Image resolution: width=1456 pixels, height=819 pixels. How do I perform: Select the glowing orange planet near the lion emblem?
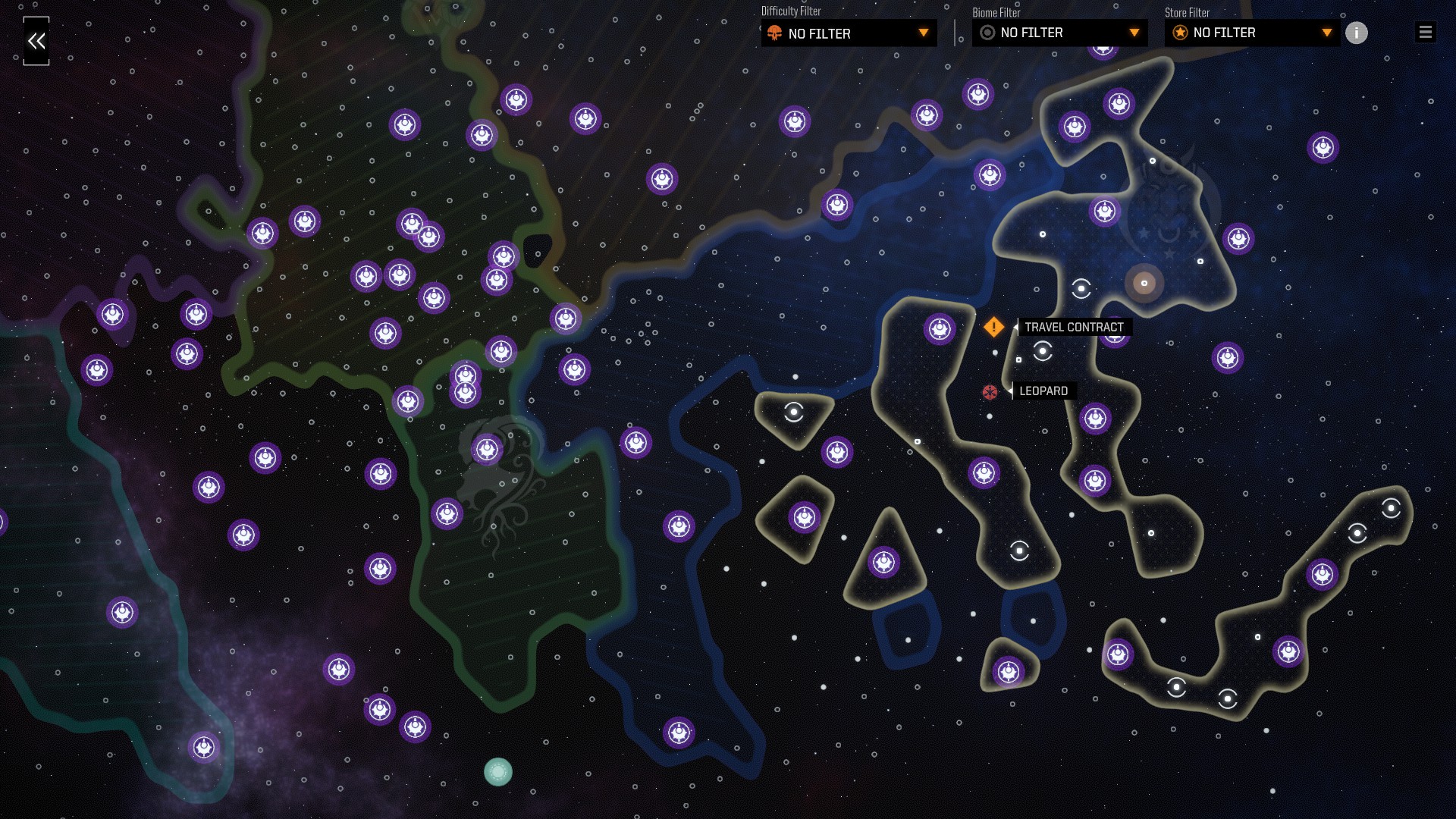pyautogui.click(x=1145, y=282)
